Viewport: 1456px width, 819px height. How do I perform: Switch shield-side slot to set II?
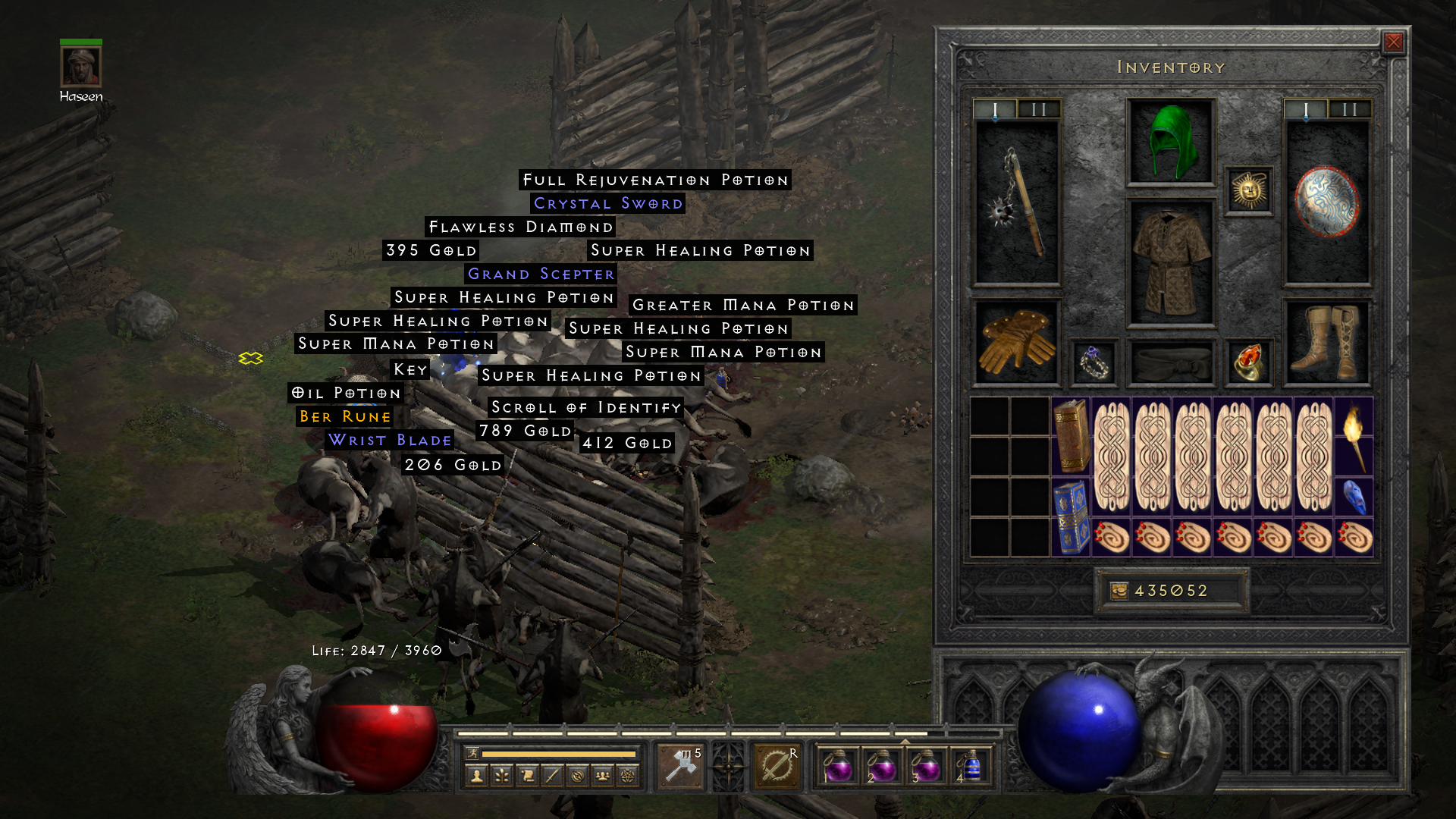1349,108
